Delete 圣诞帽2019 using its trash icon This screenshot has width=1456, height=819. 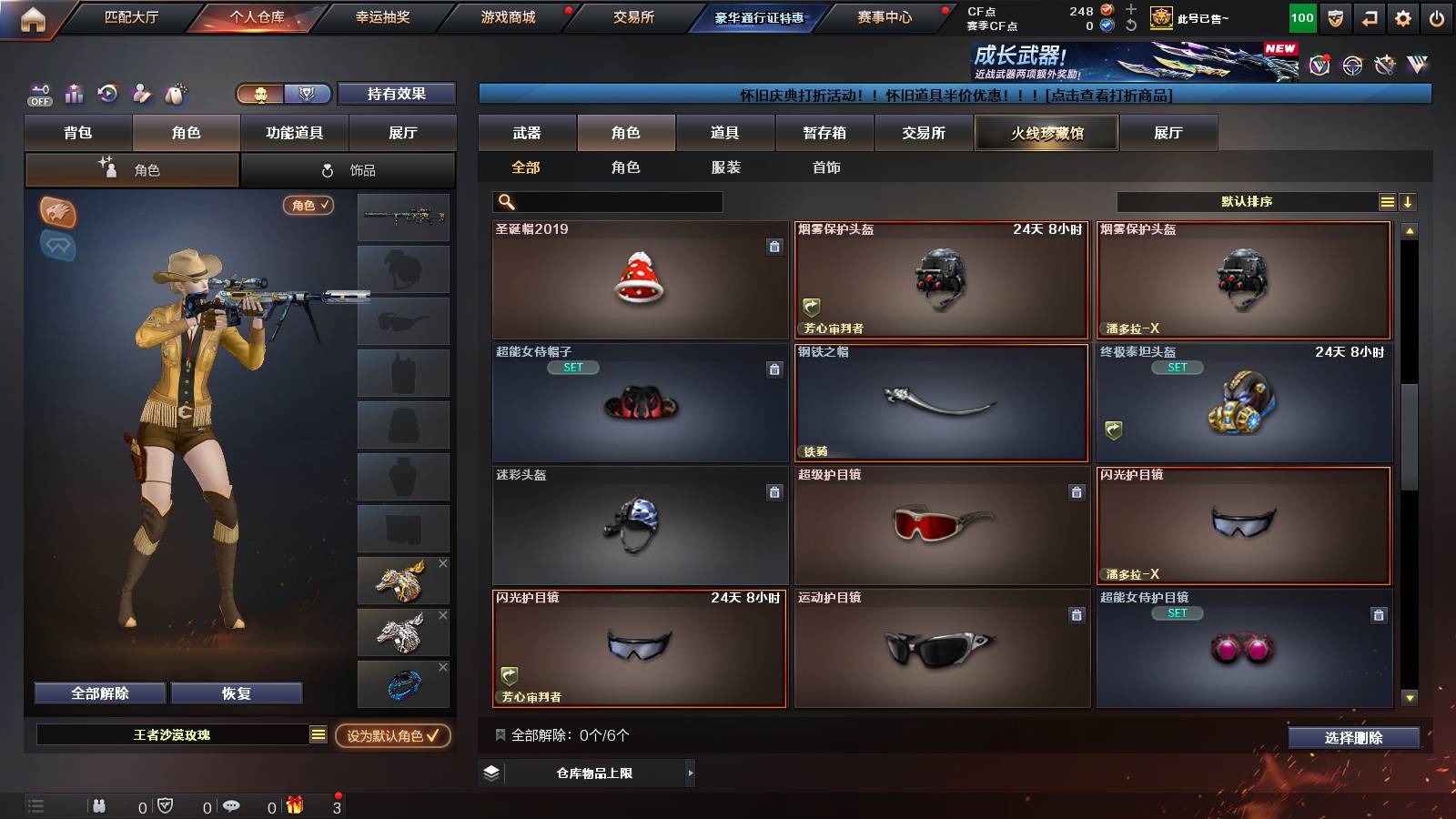774,246
